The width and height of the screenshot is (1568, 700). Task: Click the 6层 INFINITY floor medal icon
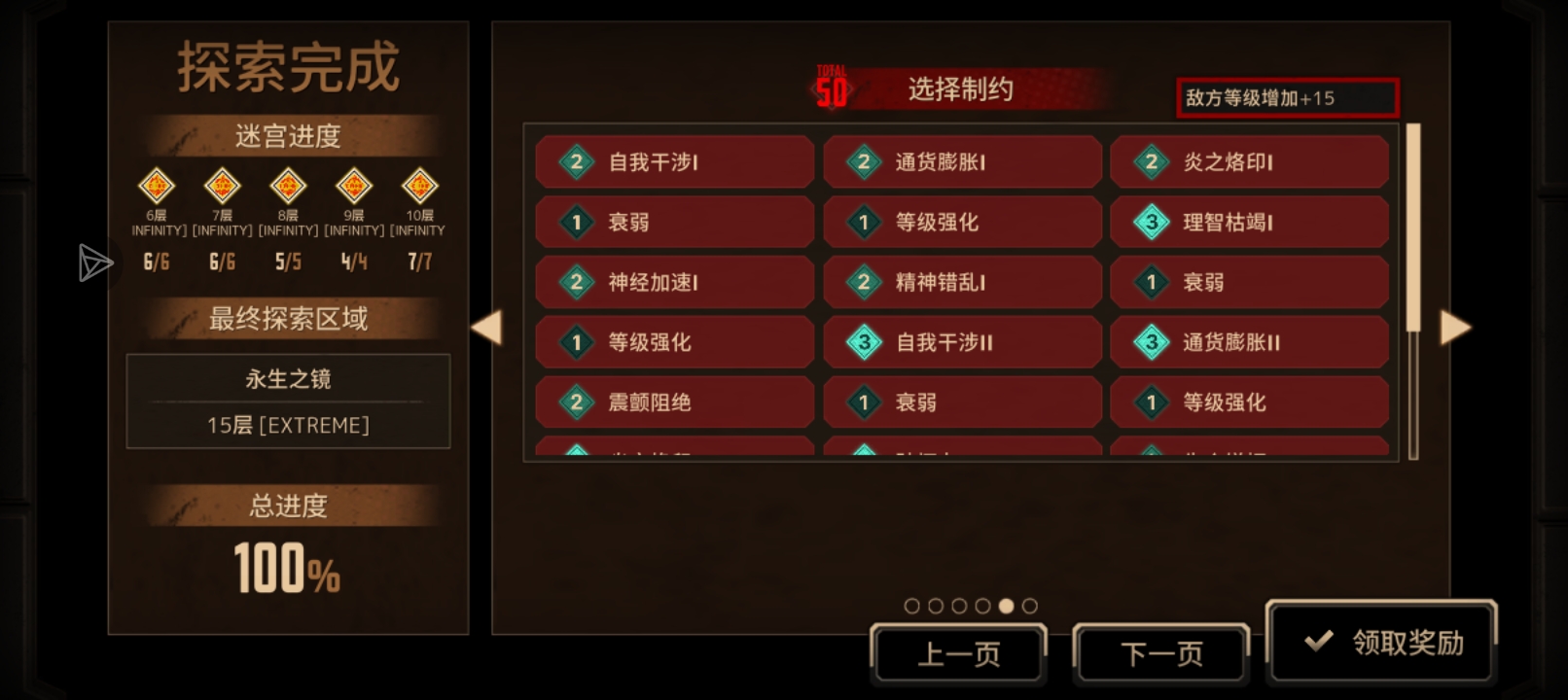(156, 187)
